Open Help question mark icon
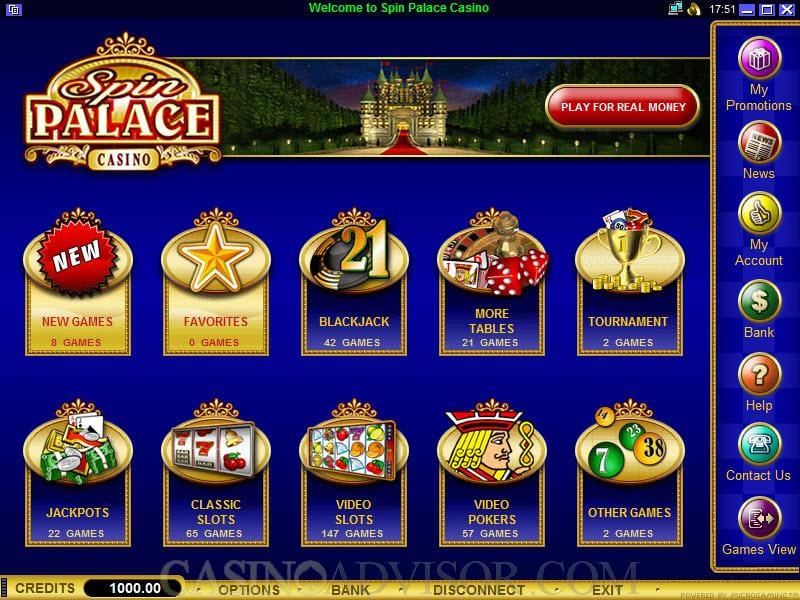800x600 pixels. [759, 374]
